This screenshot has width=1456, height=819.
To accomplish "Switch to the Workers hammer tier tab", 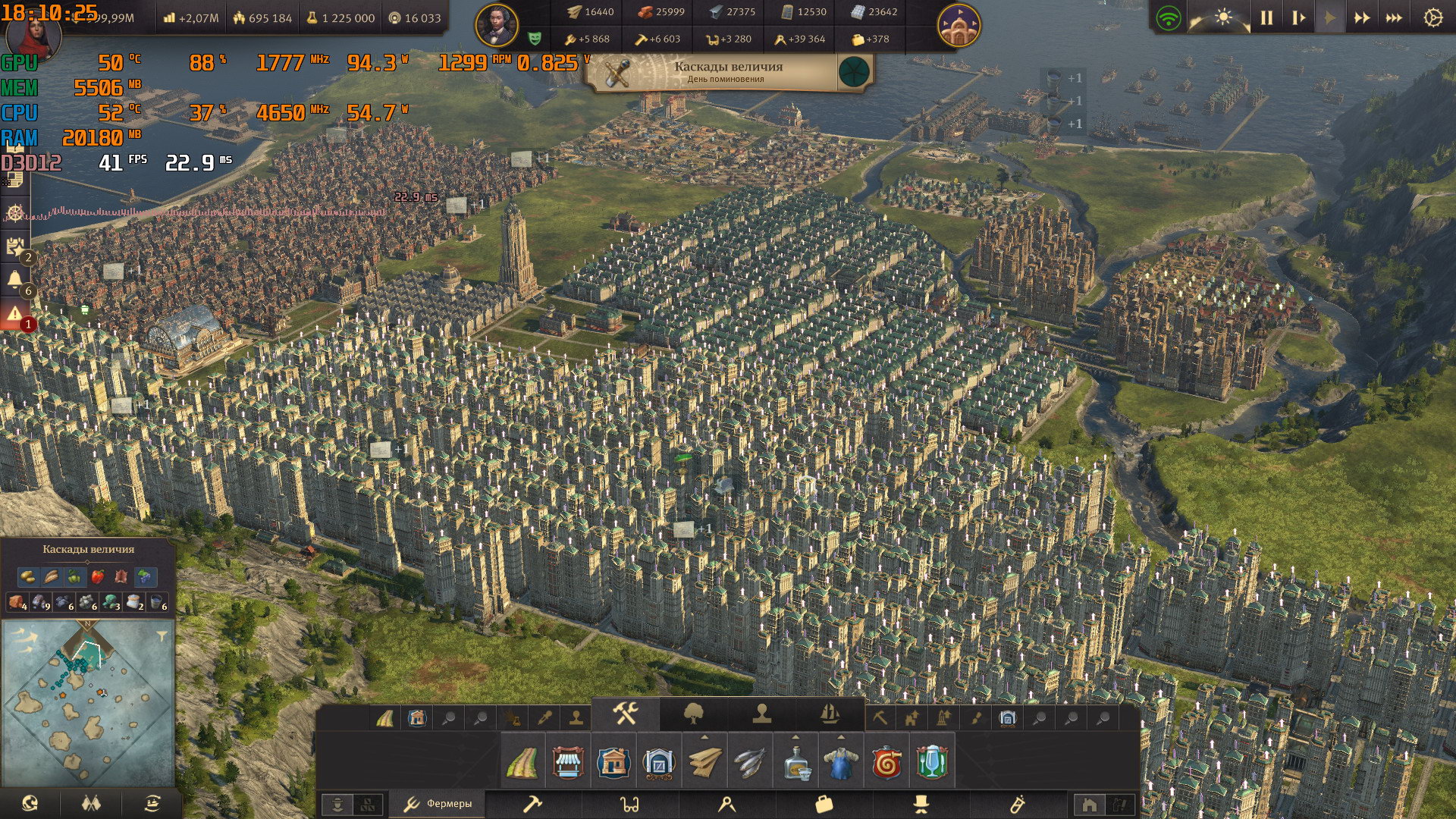I will [x=533, y=804].
